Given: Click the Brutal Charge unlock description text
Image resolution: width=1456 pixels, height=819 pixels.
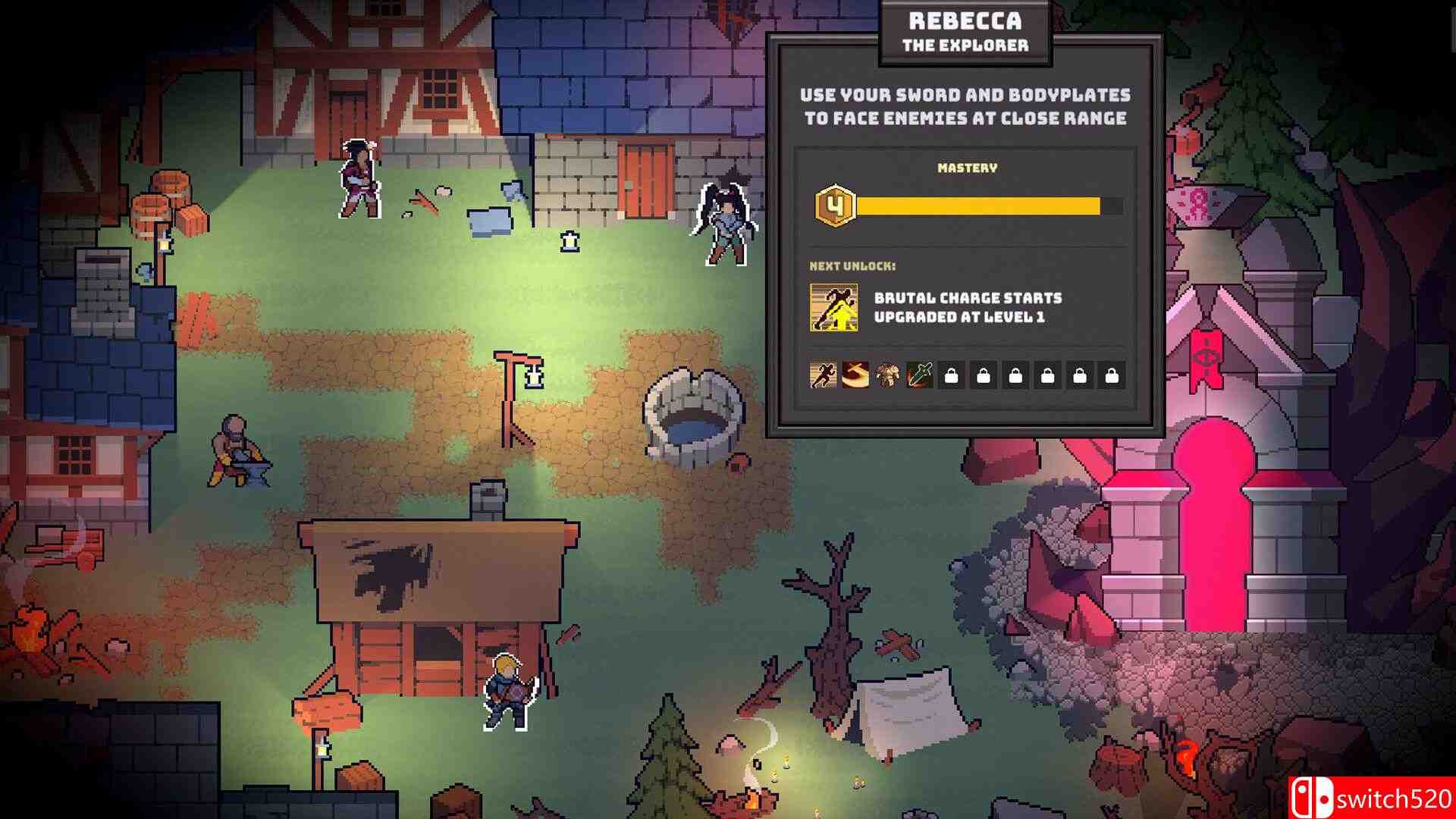Looking at the screenshot, I should tap(968, 308).
